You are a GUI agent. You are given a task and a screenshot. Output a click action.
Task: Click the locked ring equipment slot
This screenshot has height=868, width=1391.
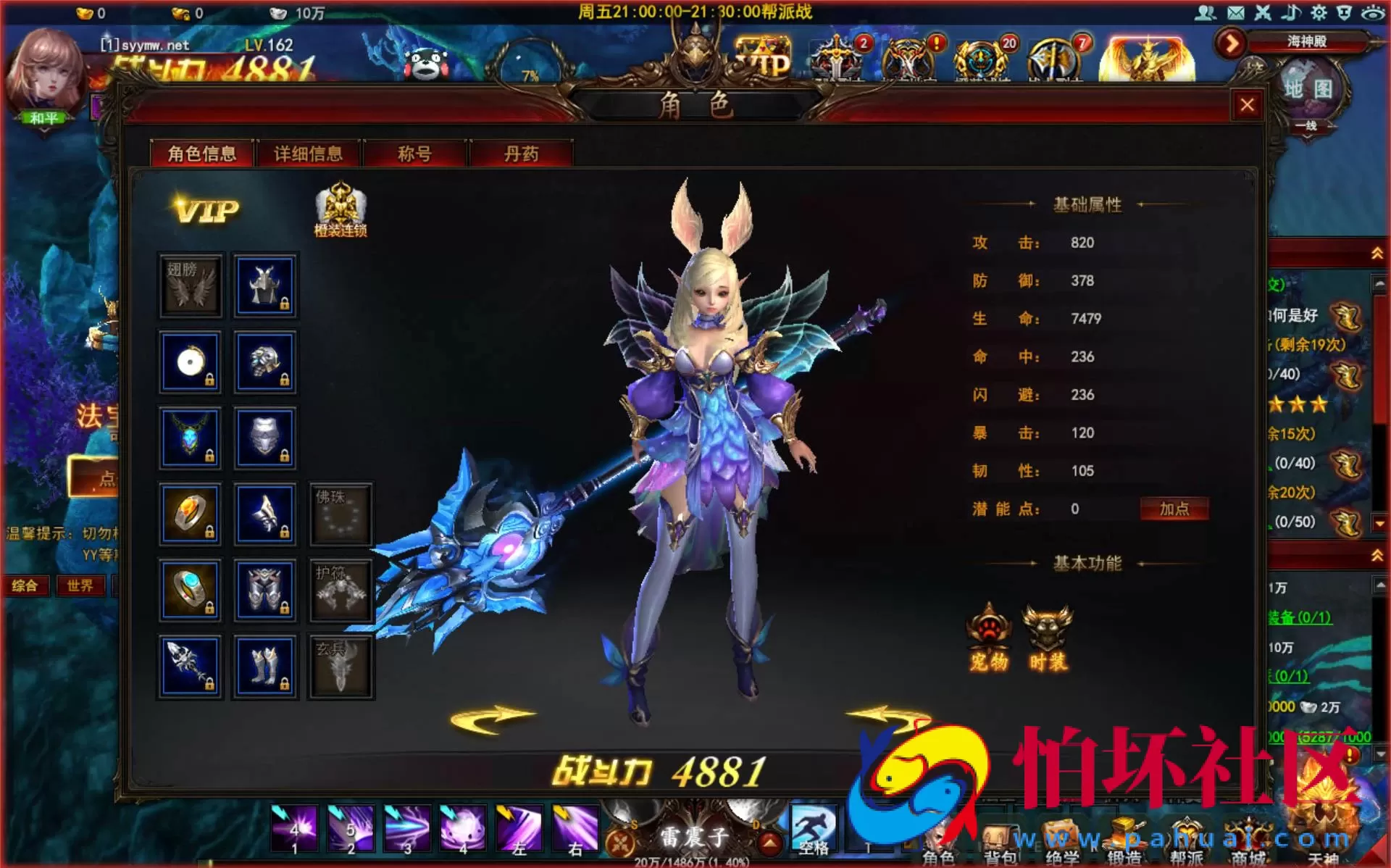tap(190, 514)
